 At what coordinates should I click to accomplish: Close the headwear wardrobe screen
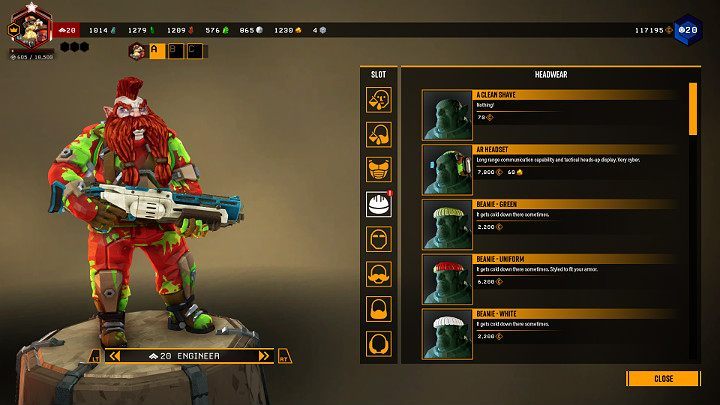(663, 378)
